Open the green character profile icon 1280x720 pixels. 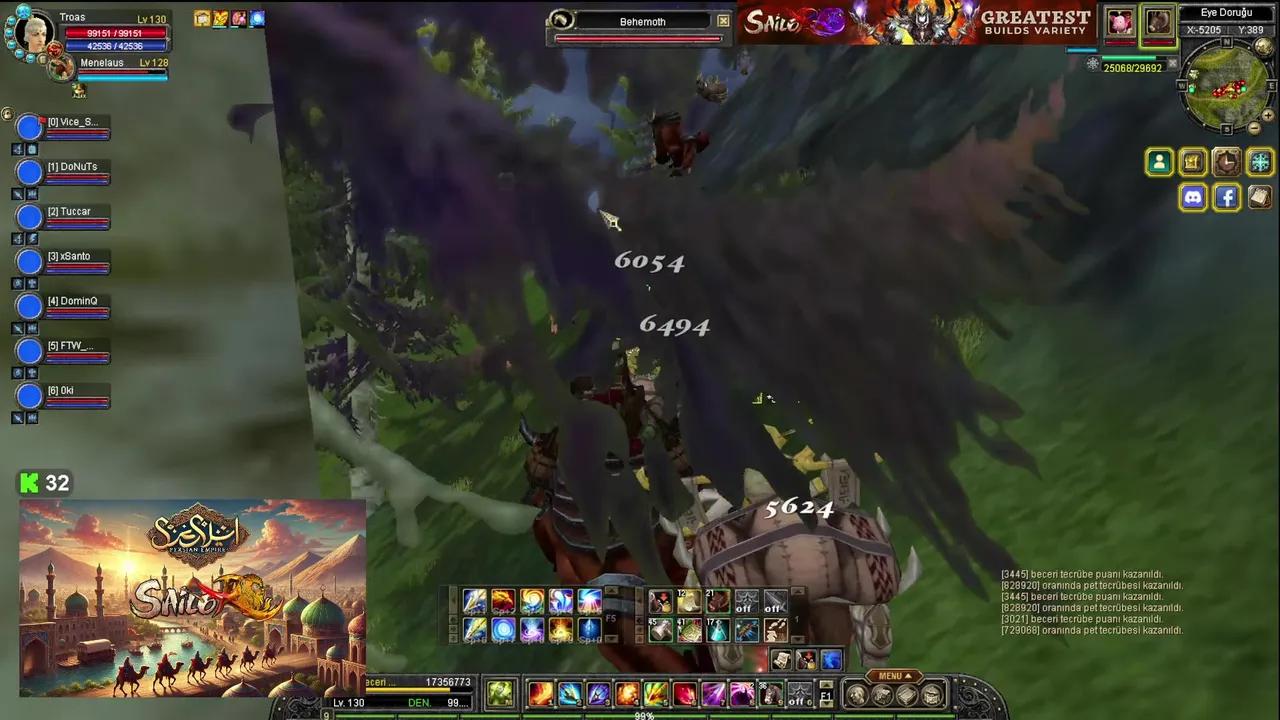[1159, 162]
